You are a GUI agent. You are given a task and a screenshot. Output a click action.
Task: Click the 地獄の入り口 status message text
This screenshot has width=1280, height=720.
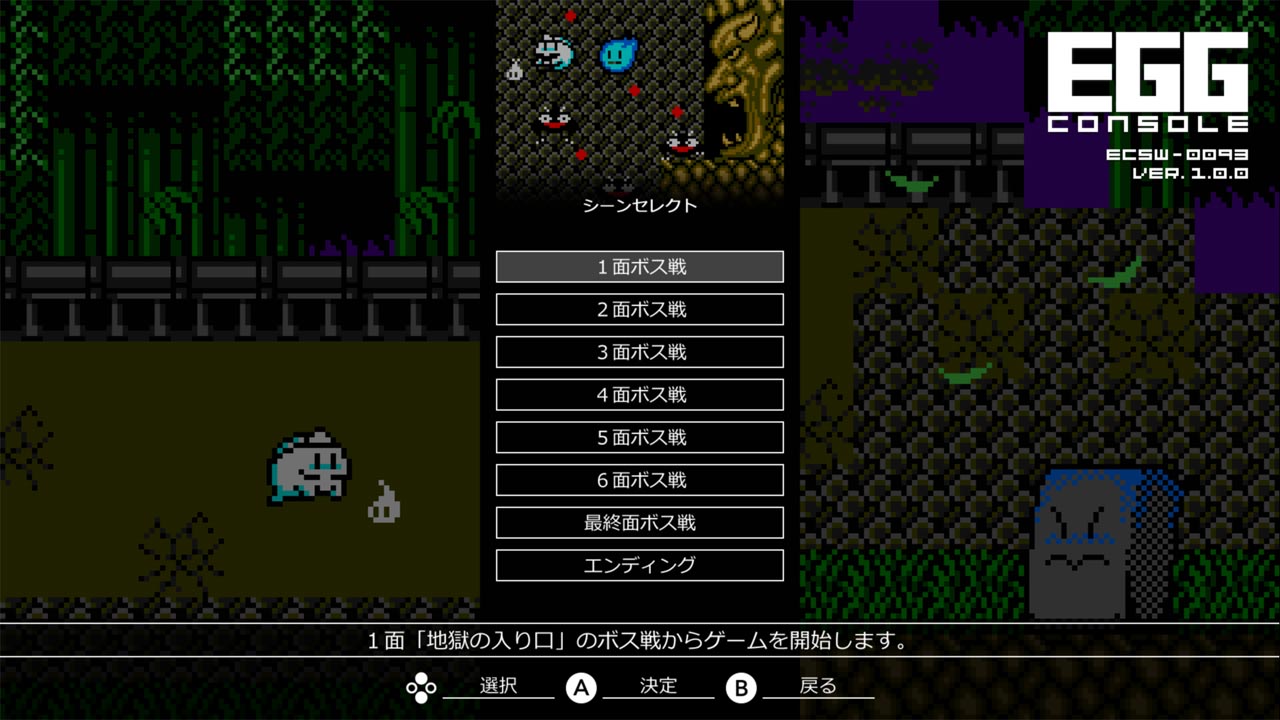[x=640, y=644]
